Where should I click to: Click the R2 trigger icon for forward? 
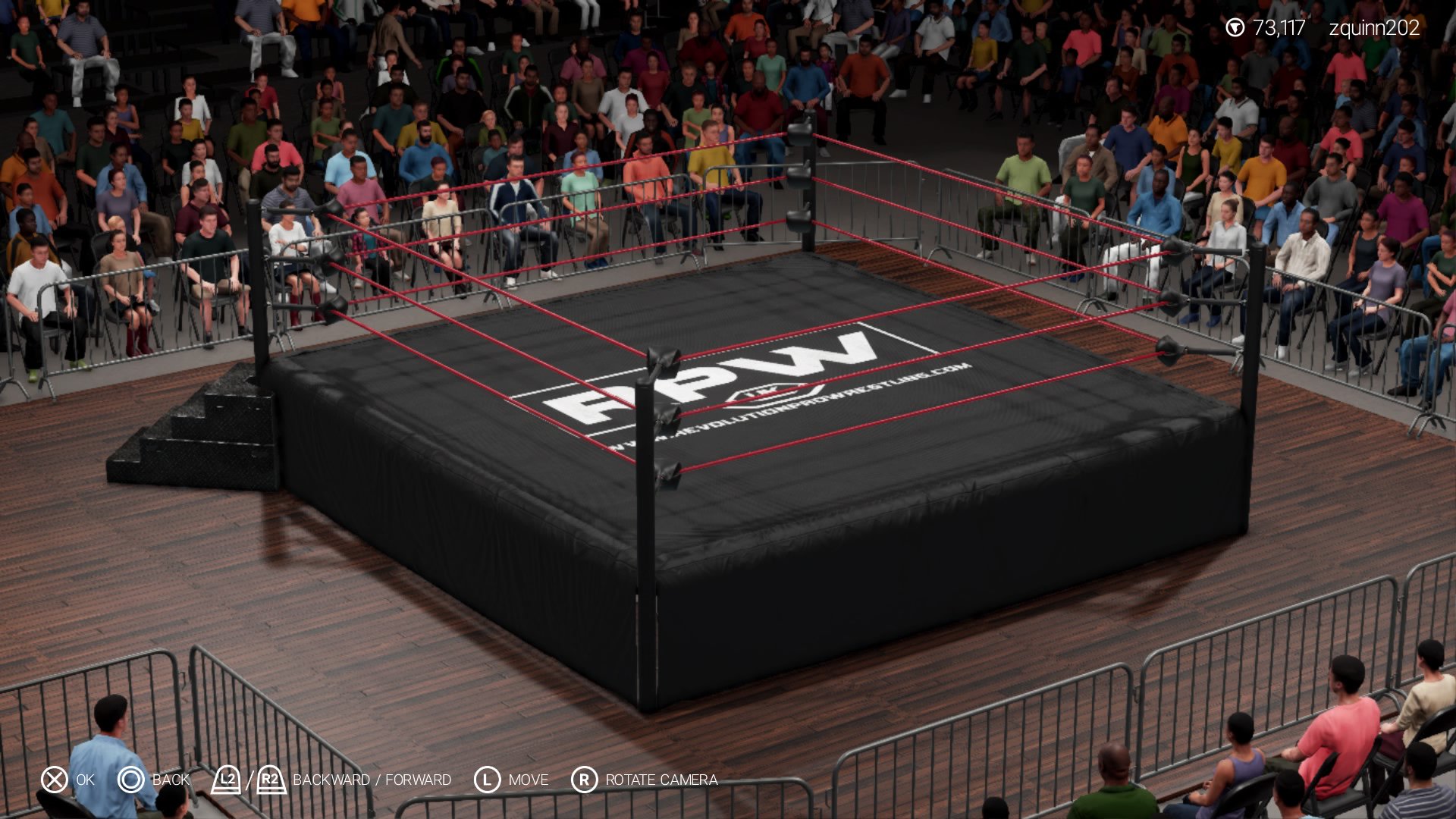270,778
